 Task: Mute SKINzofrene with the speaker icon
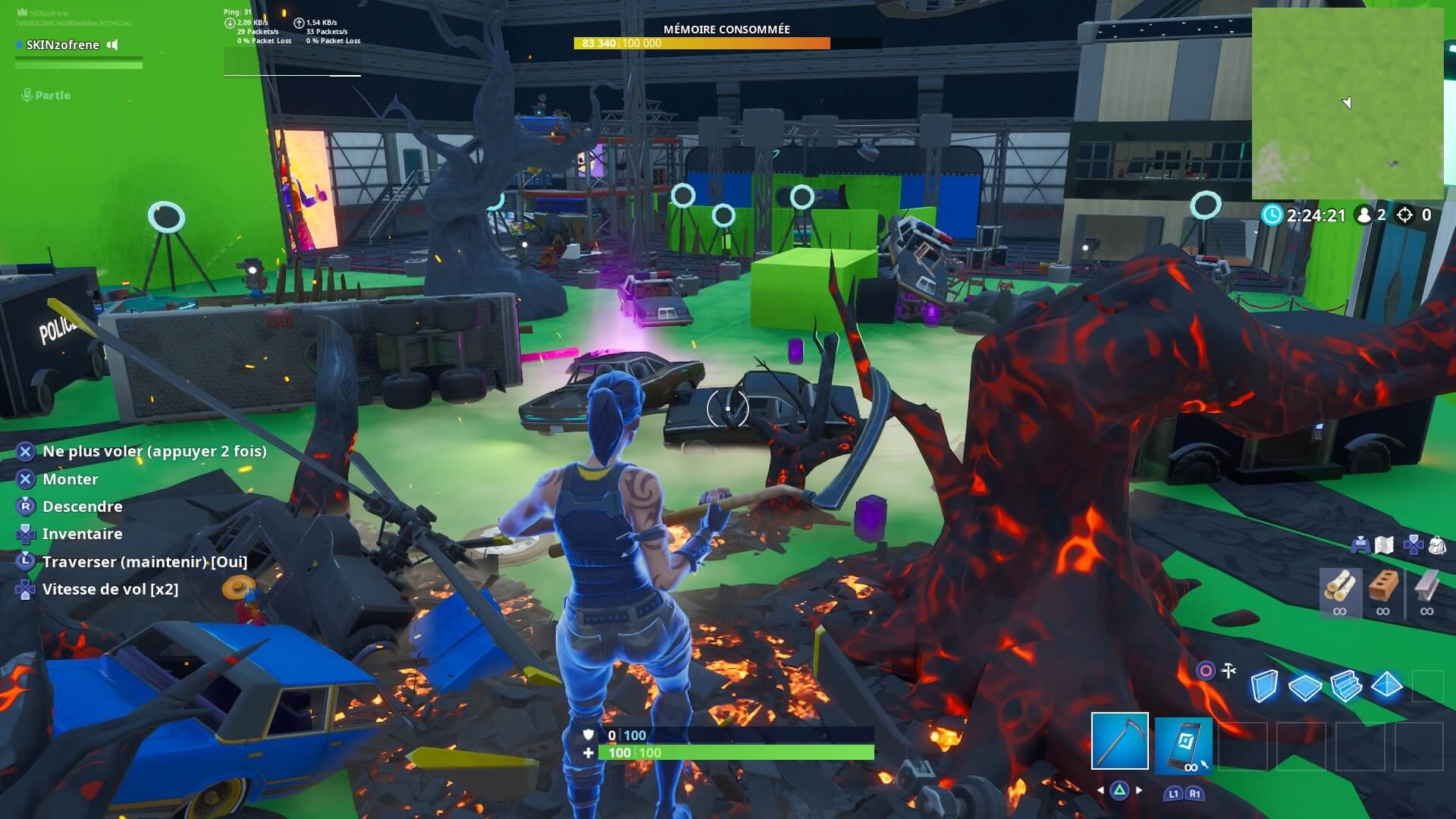[112, 45]
